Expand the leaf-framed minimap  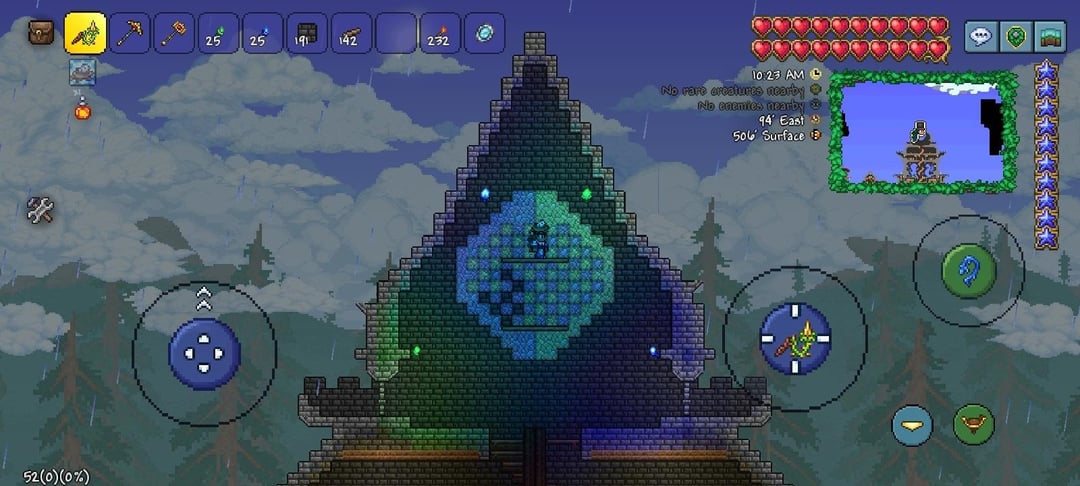pos(922,131)
